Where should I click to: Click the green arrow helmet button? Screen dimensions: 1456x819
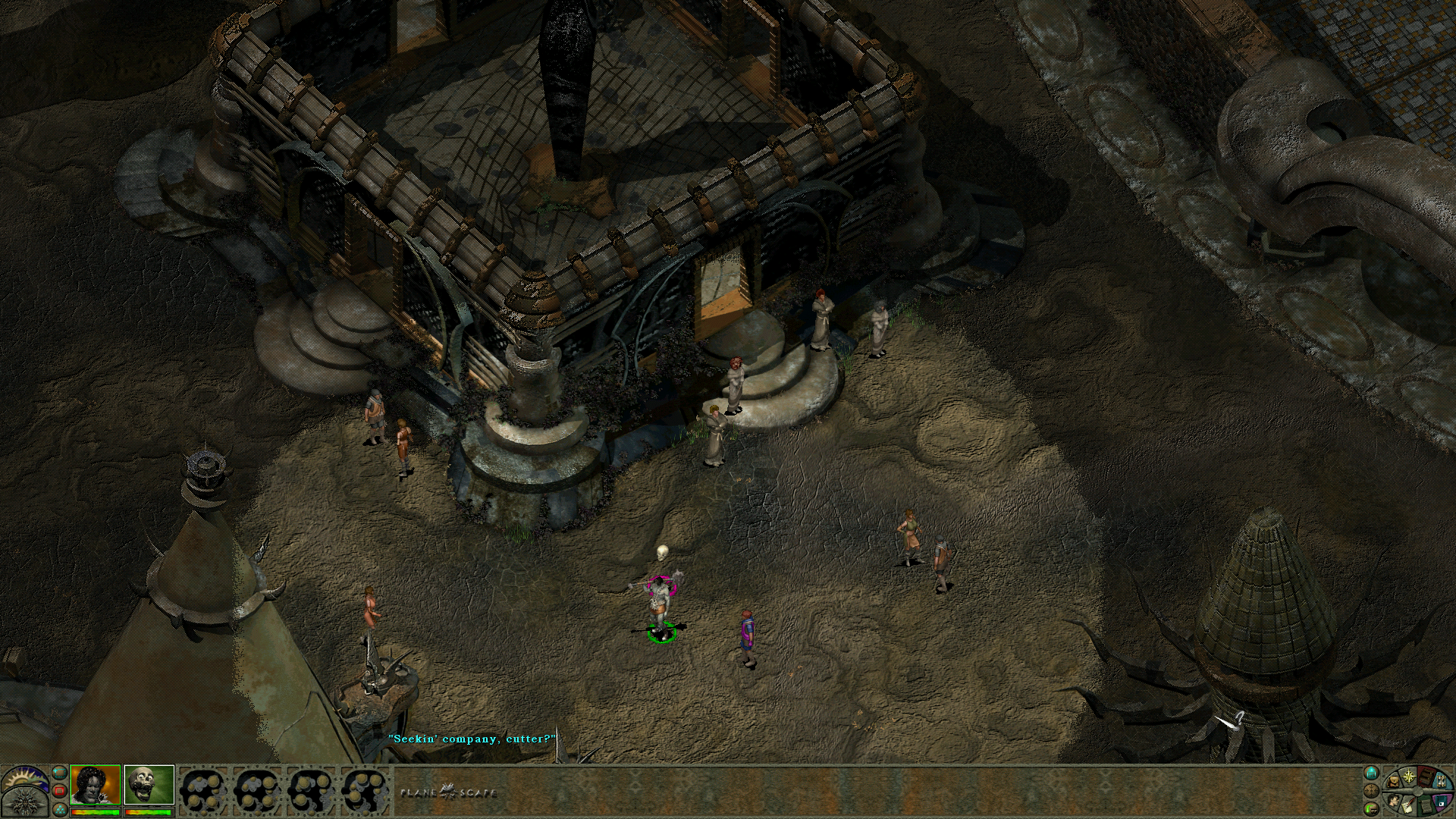(1371, 809)
